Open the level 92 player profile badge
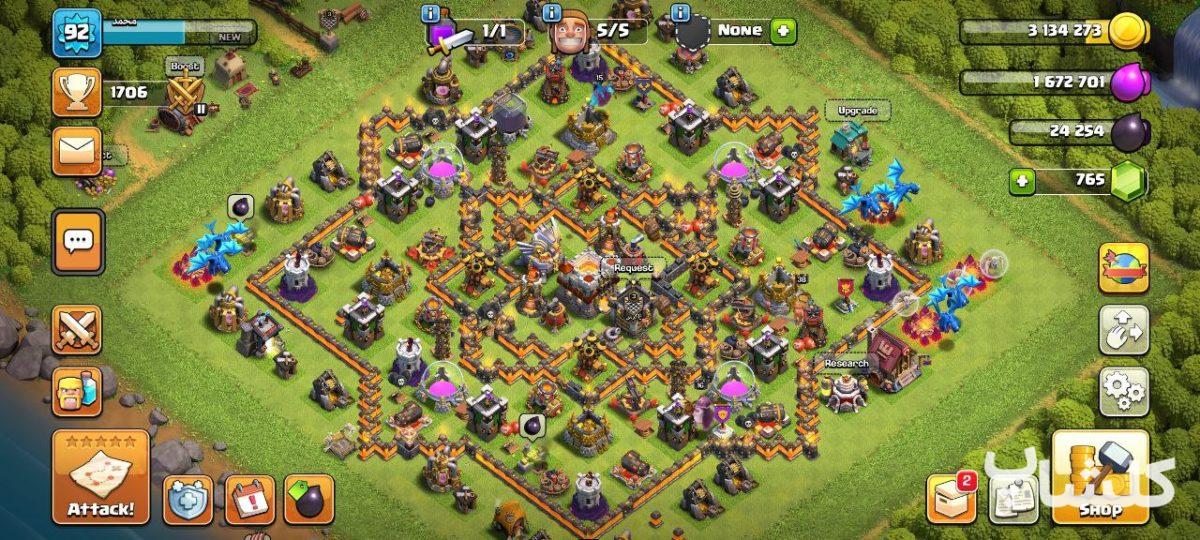1200x540 pixels. (72, 33)
